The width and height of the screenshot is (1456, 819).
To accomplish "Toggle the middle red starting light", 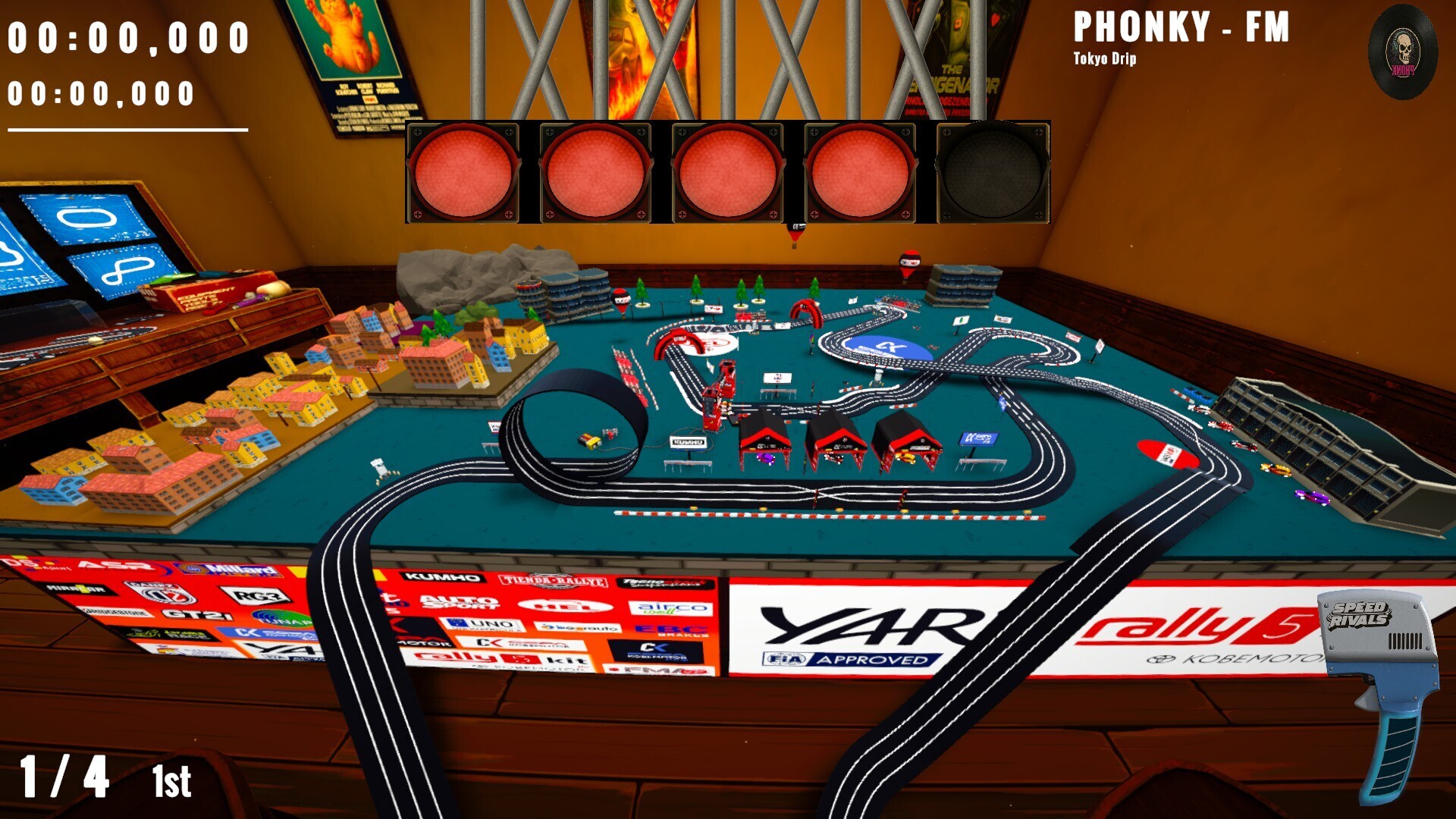I will click(729, 171).
